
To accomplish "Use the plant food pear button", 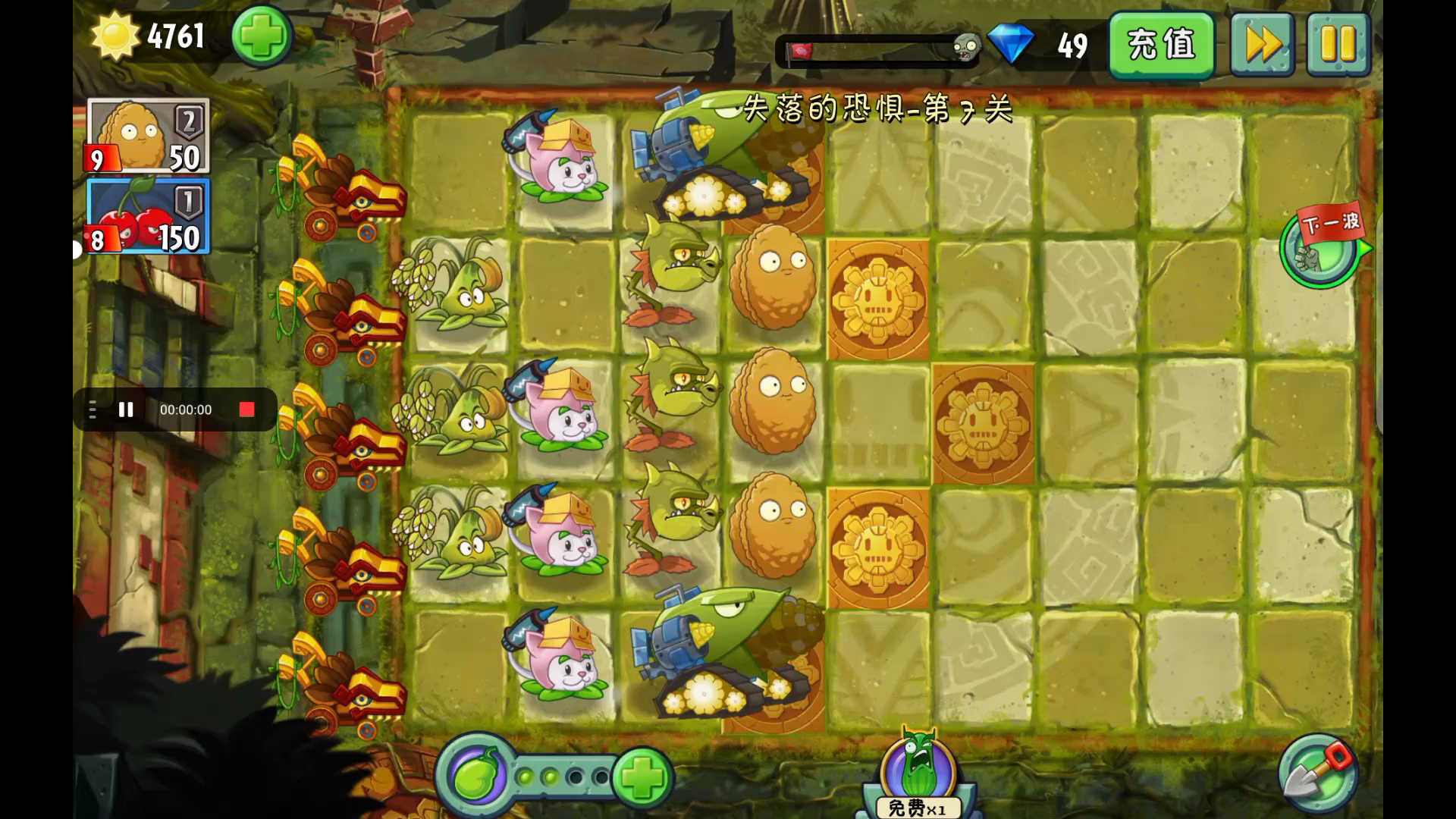I will tap(475, 776).
